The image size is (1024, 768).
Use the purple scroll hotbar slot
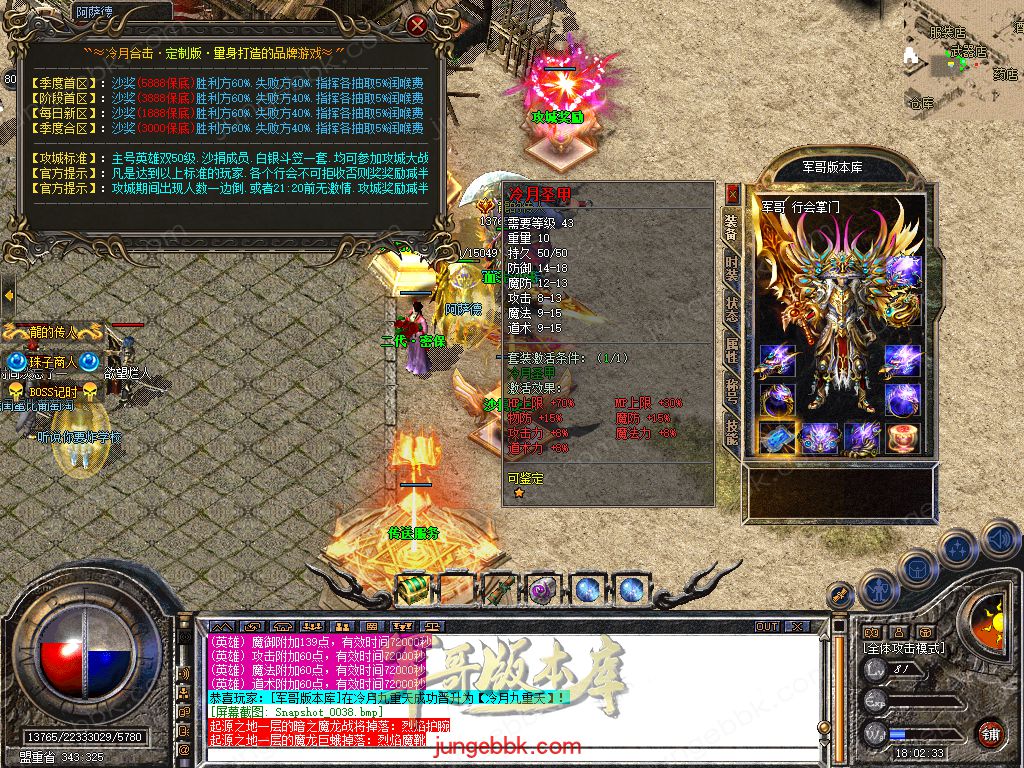(x=543, y=590)
